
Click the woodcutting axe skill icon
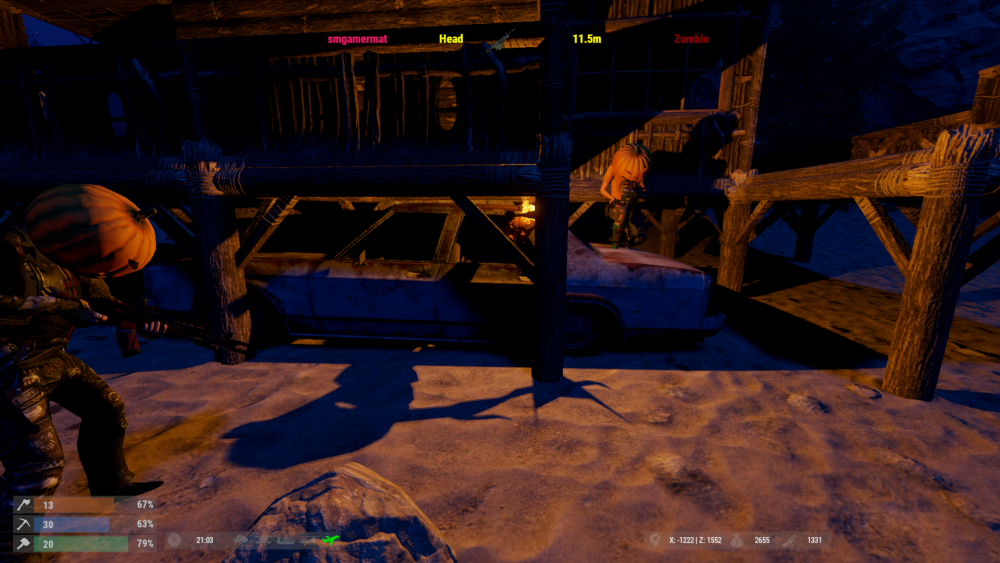pyautogui.click(x=22, y=505)
